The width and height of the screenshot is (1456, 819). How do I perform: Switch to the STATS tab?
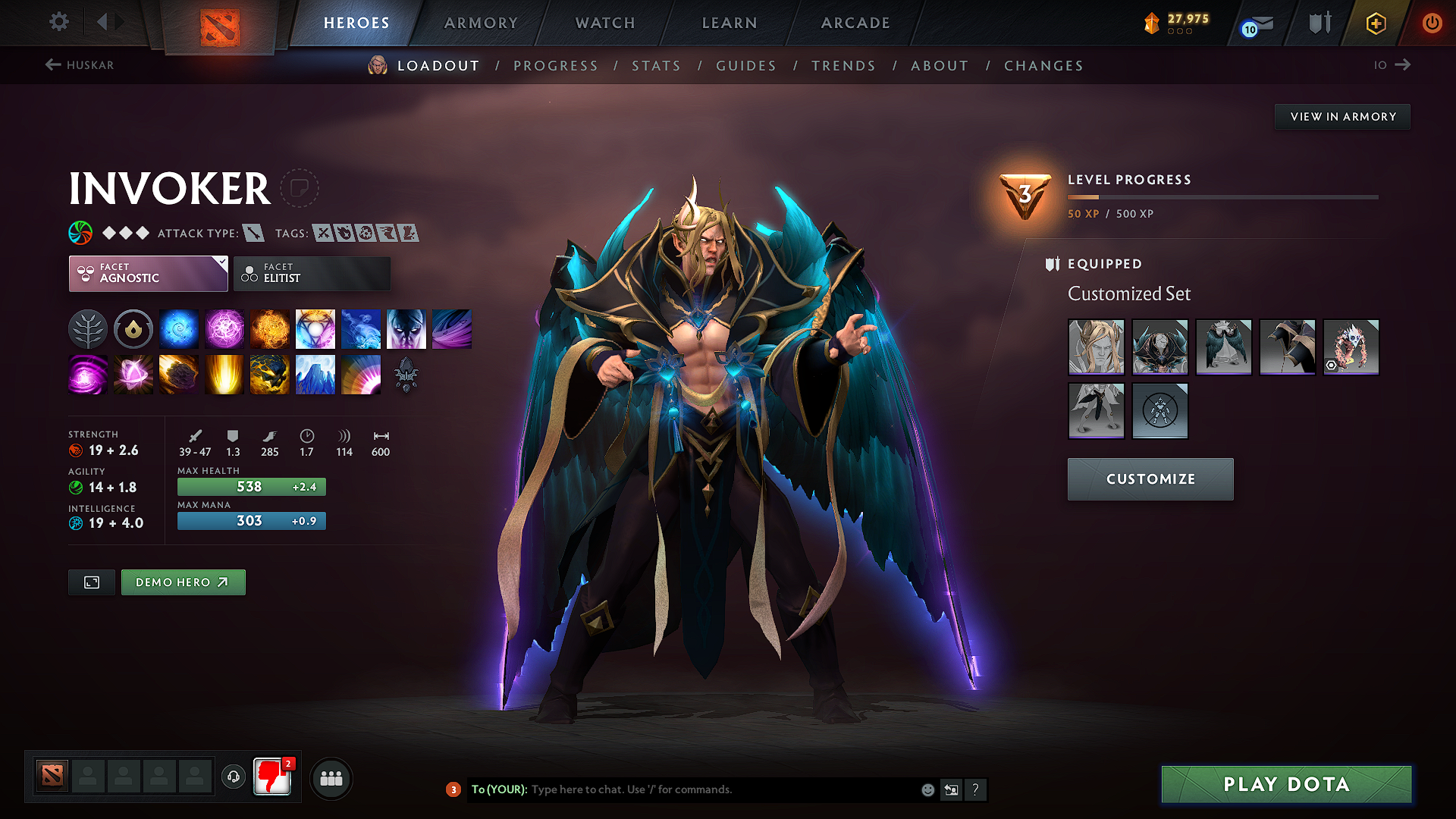point(656,66)
